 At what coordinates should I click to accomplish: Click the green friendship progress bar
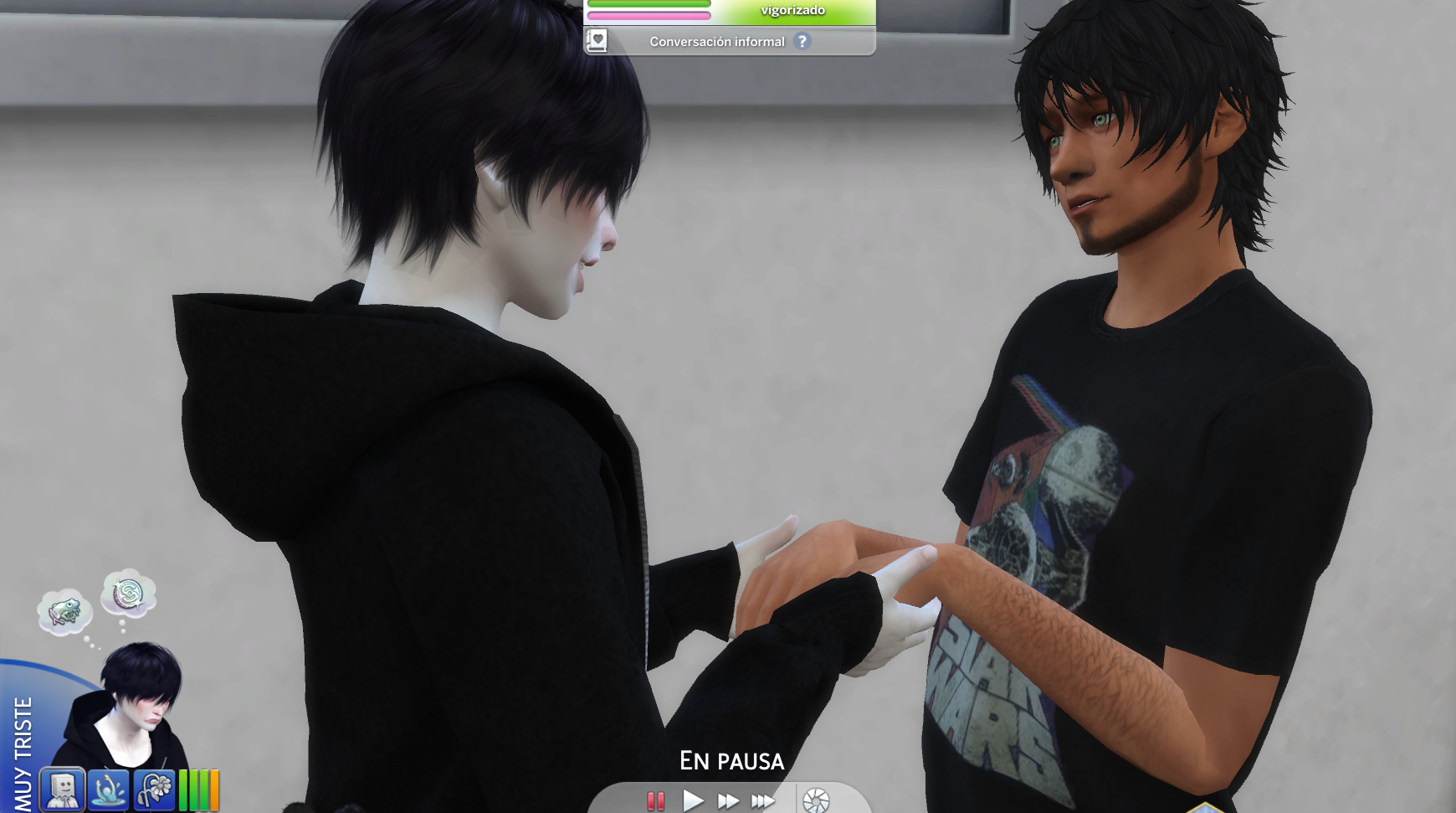click(649, 4)
